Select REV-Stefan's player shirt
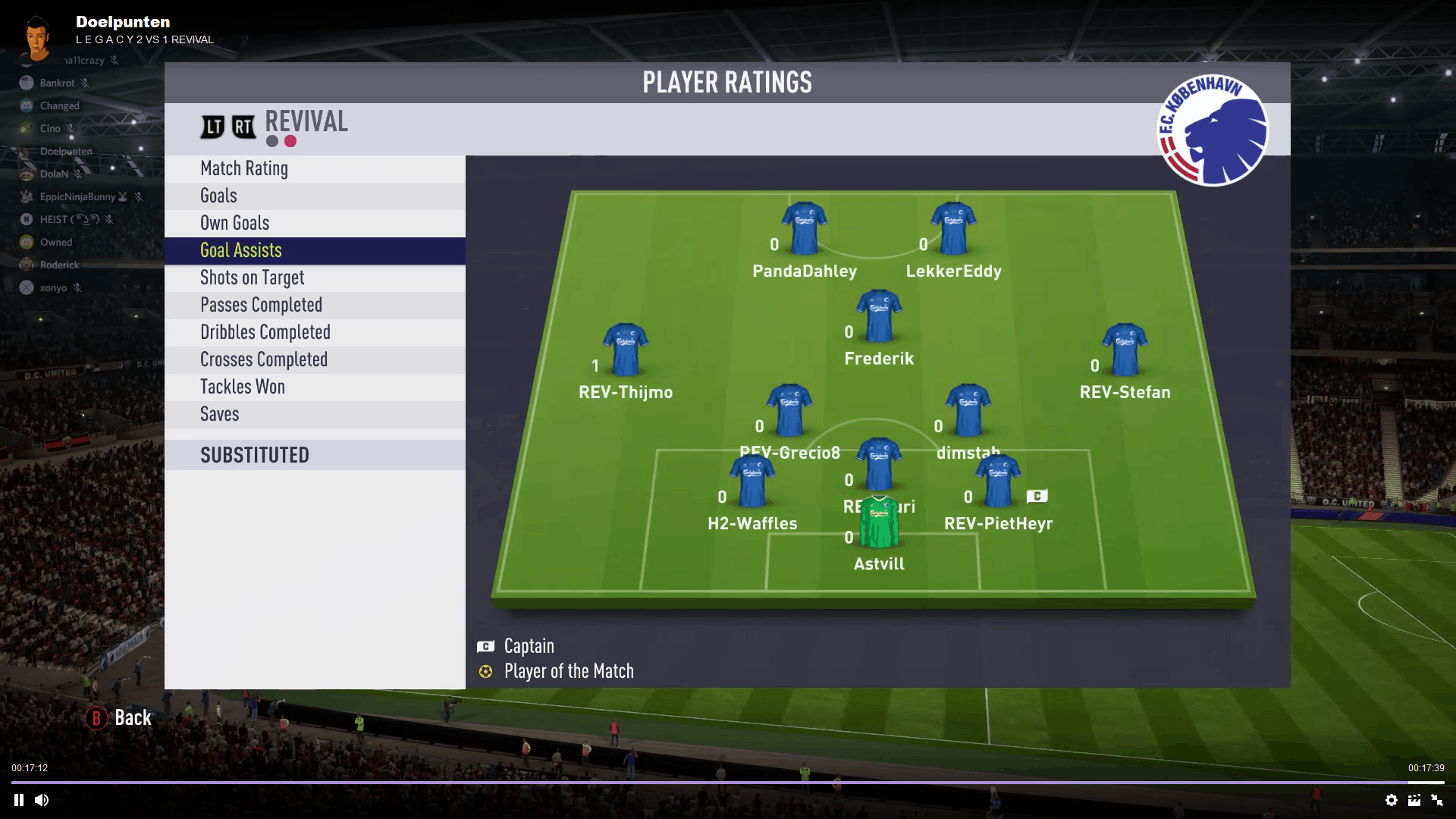Image resolution: width=1456 pixels, height=819 pixels. tap(1125, 350)
